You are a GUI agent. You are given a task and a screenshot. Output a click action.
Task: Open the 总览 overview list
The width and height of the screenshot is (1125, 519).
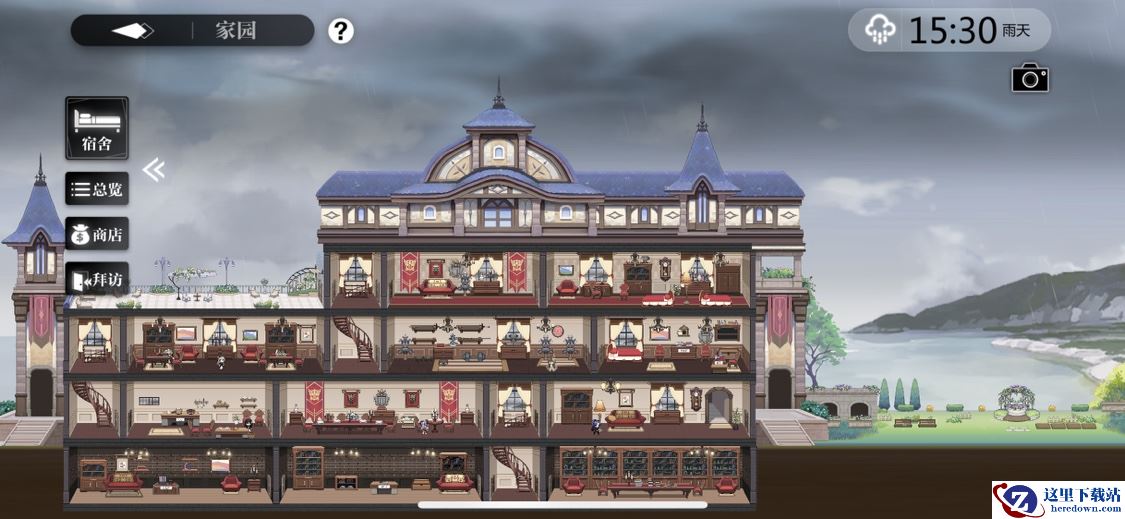[x=97, y=189]
